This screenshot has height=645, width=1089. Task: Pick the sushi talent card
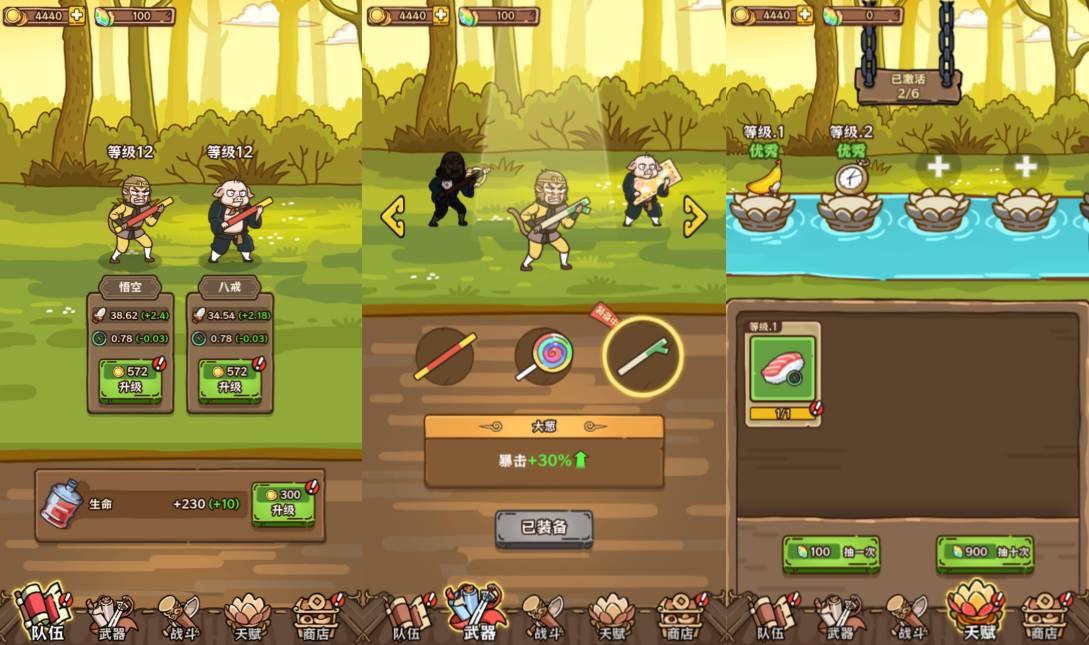[x=783, y=368]
